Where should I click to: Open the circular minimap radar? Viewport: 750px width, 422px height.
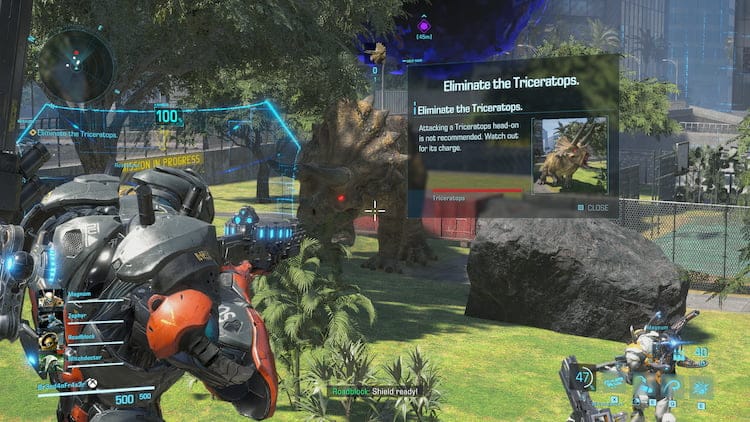(76, 65)
